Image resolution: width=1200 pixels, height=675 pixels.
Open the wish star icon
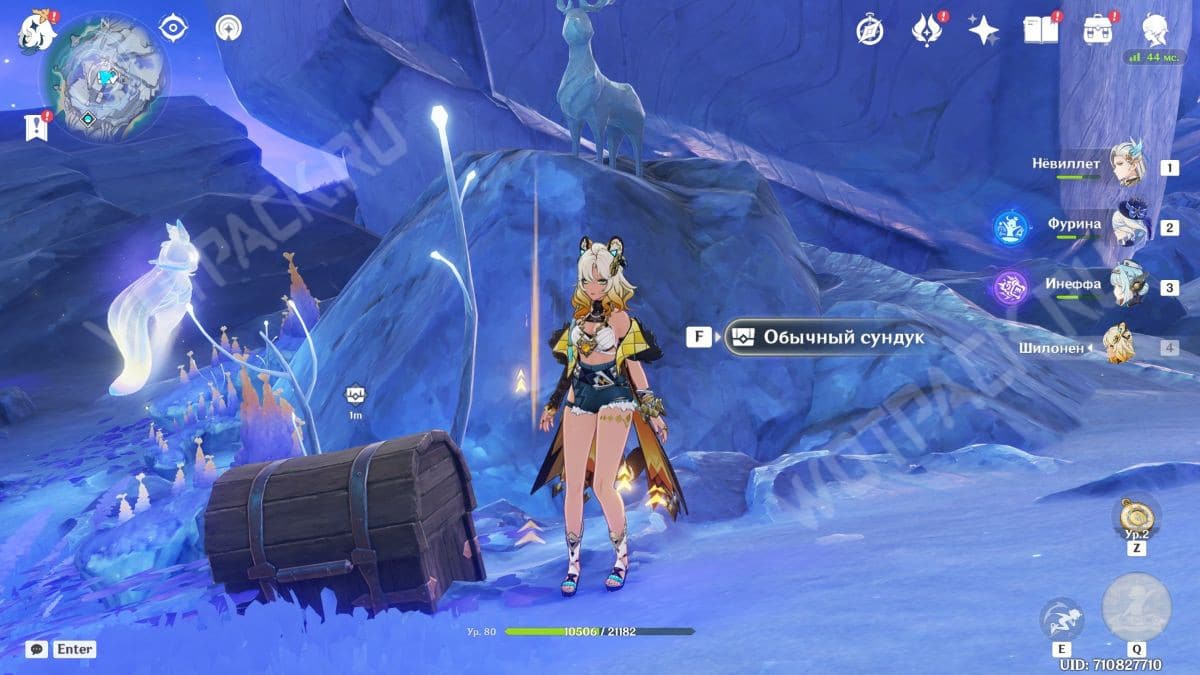point(984,30)
